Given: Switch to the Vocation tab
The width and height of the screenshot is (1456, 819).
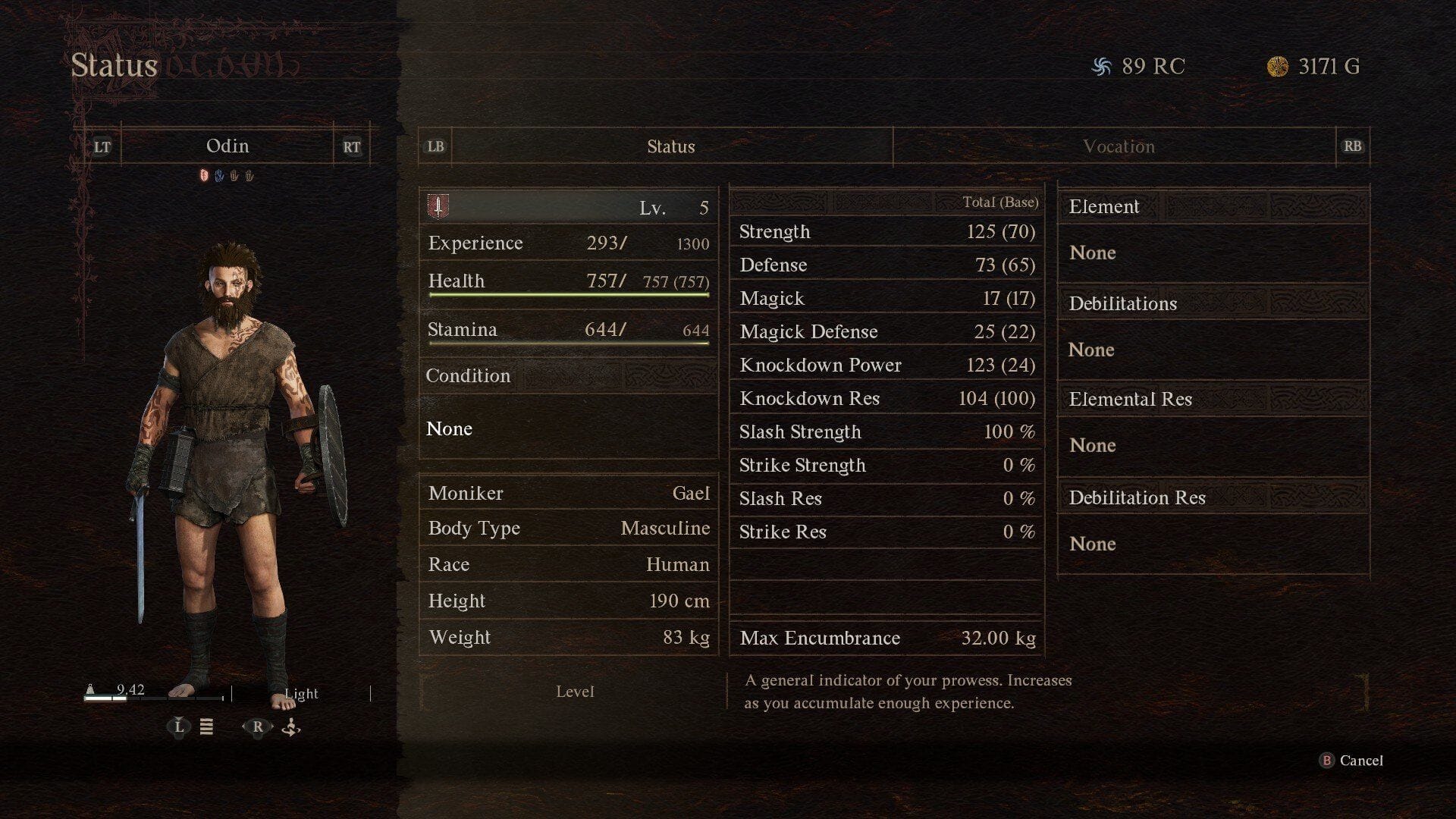Looking at the screenshot, I should (1118, 146).
